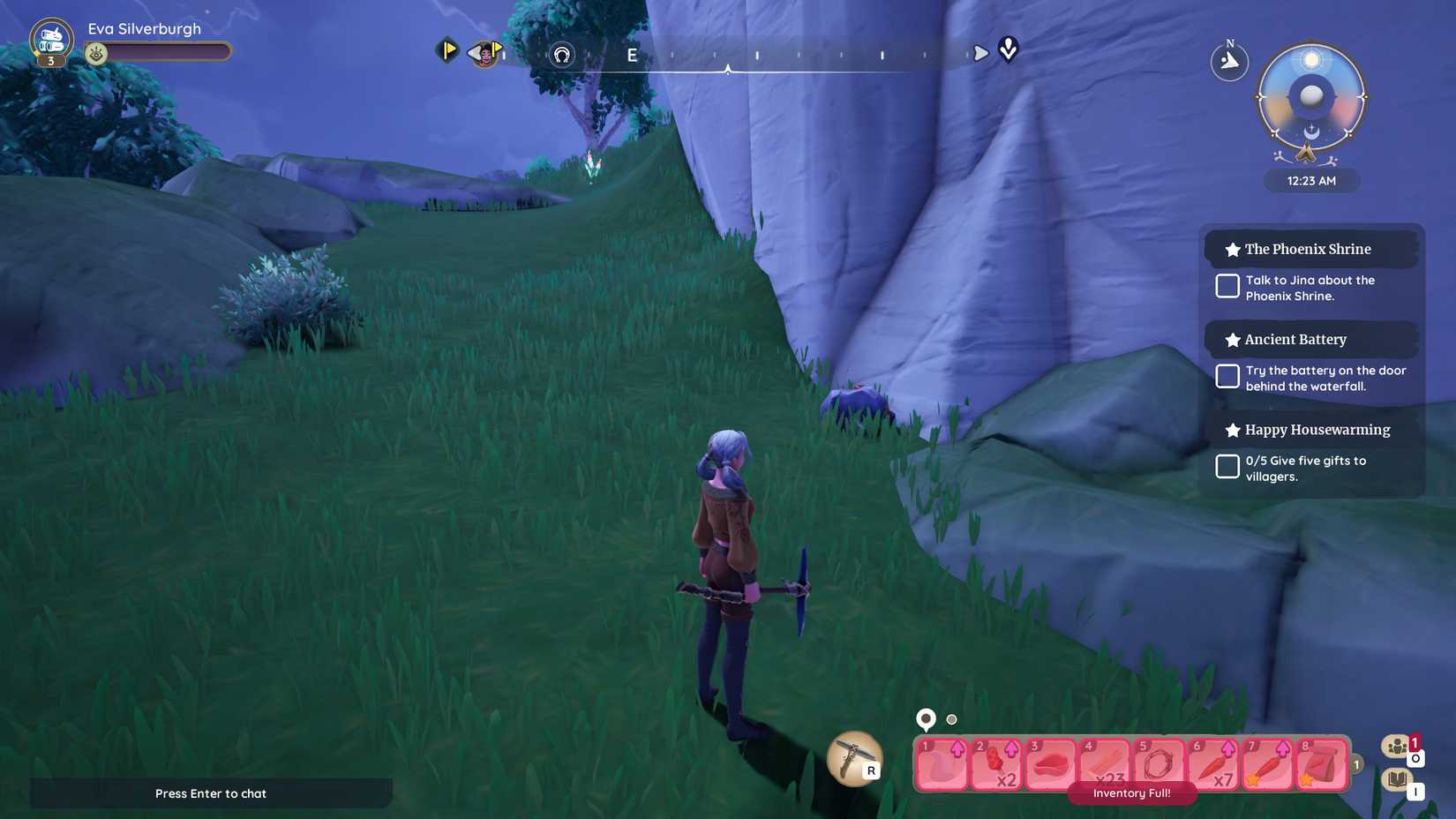1456x819 pixels.
Task: Check off the Talk to Jina objective
Action: [1227, 286]
